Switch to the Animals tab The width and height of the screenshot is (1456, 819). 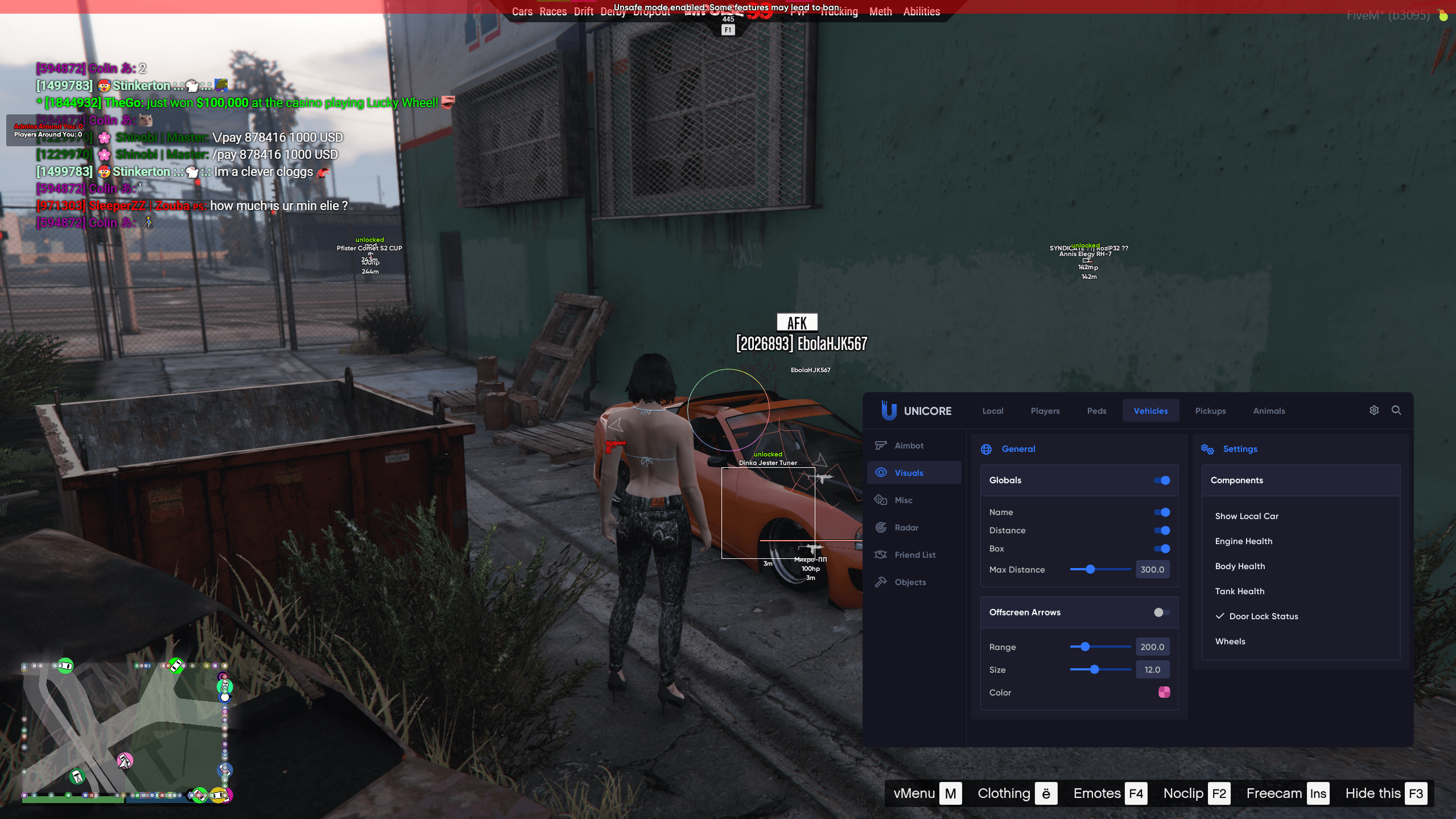click(x=1268, y=411)
